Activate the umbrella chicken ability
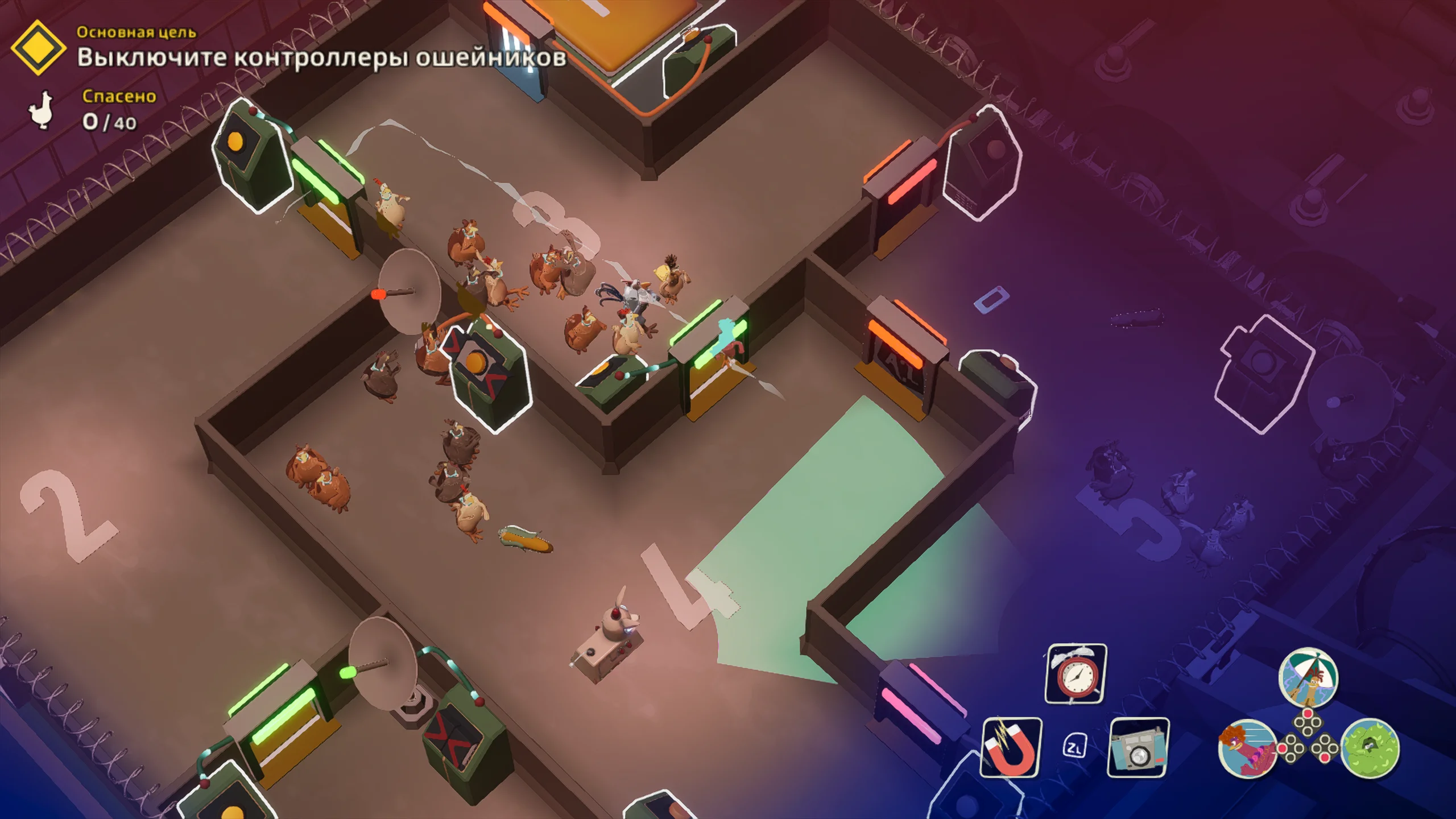 point(1308,677)
